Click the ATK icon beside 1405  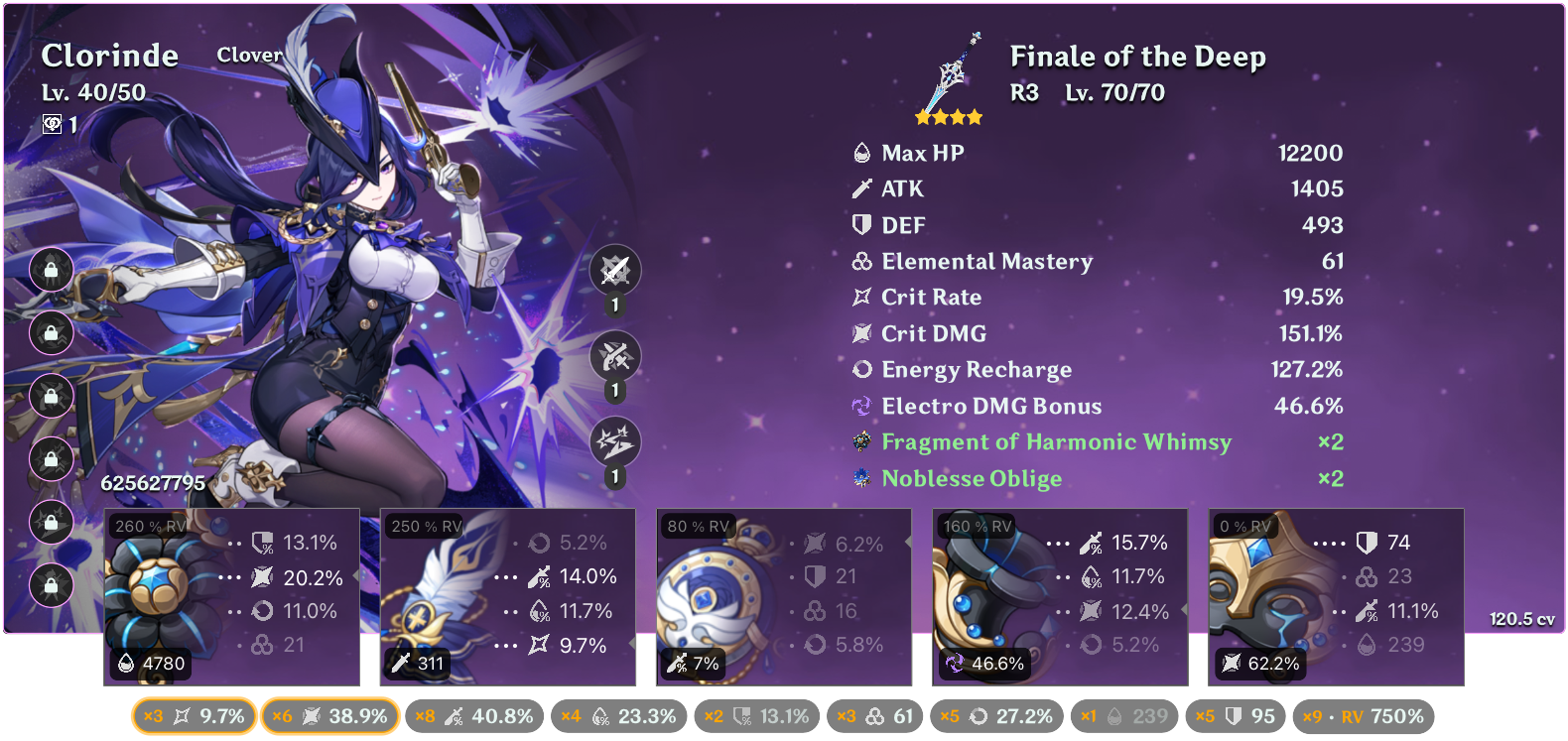[x=860, y=188]
